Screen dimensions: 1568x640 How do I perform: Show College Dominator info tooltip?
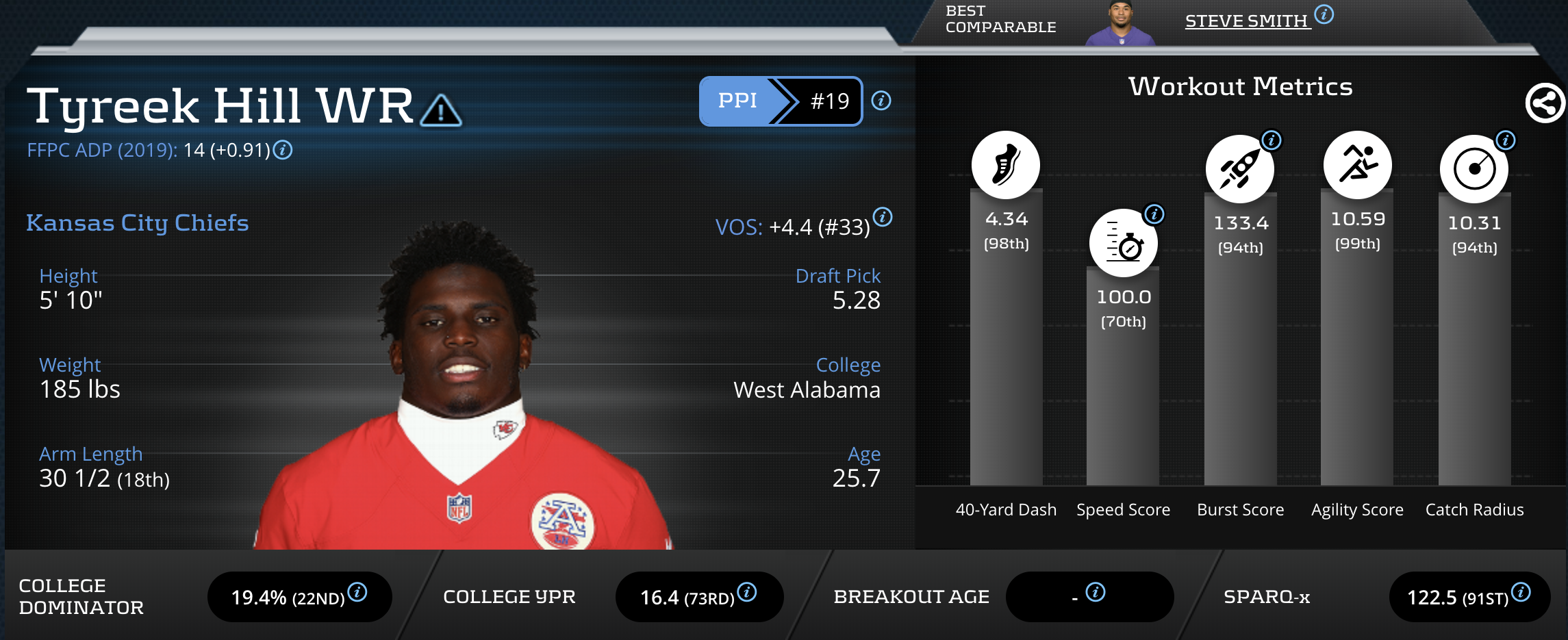[x=357, y=592]
